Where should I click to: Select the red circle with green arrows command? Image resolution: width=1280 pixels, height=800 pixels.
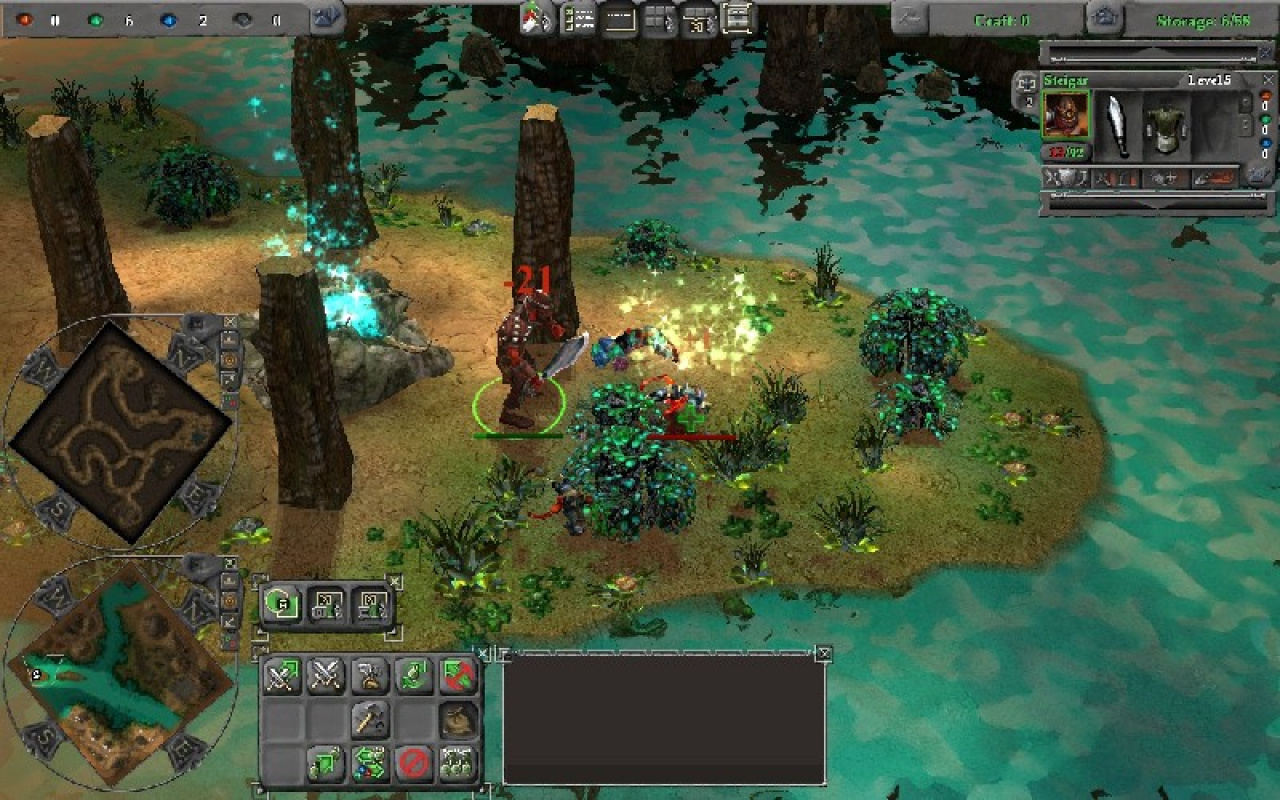click(458, 676)
